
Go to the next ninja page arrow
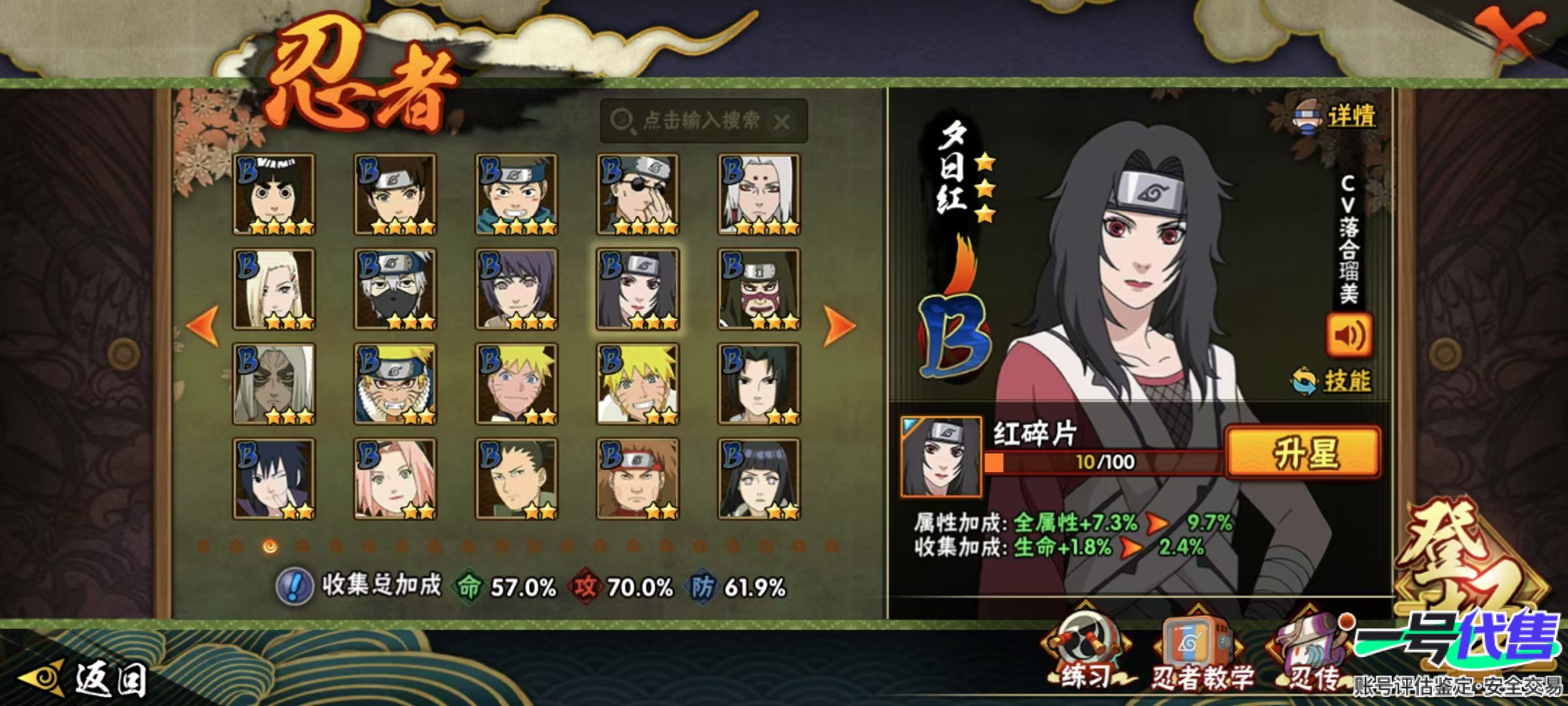pos(840,325)
